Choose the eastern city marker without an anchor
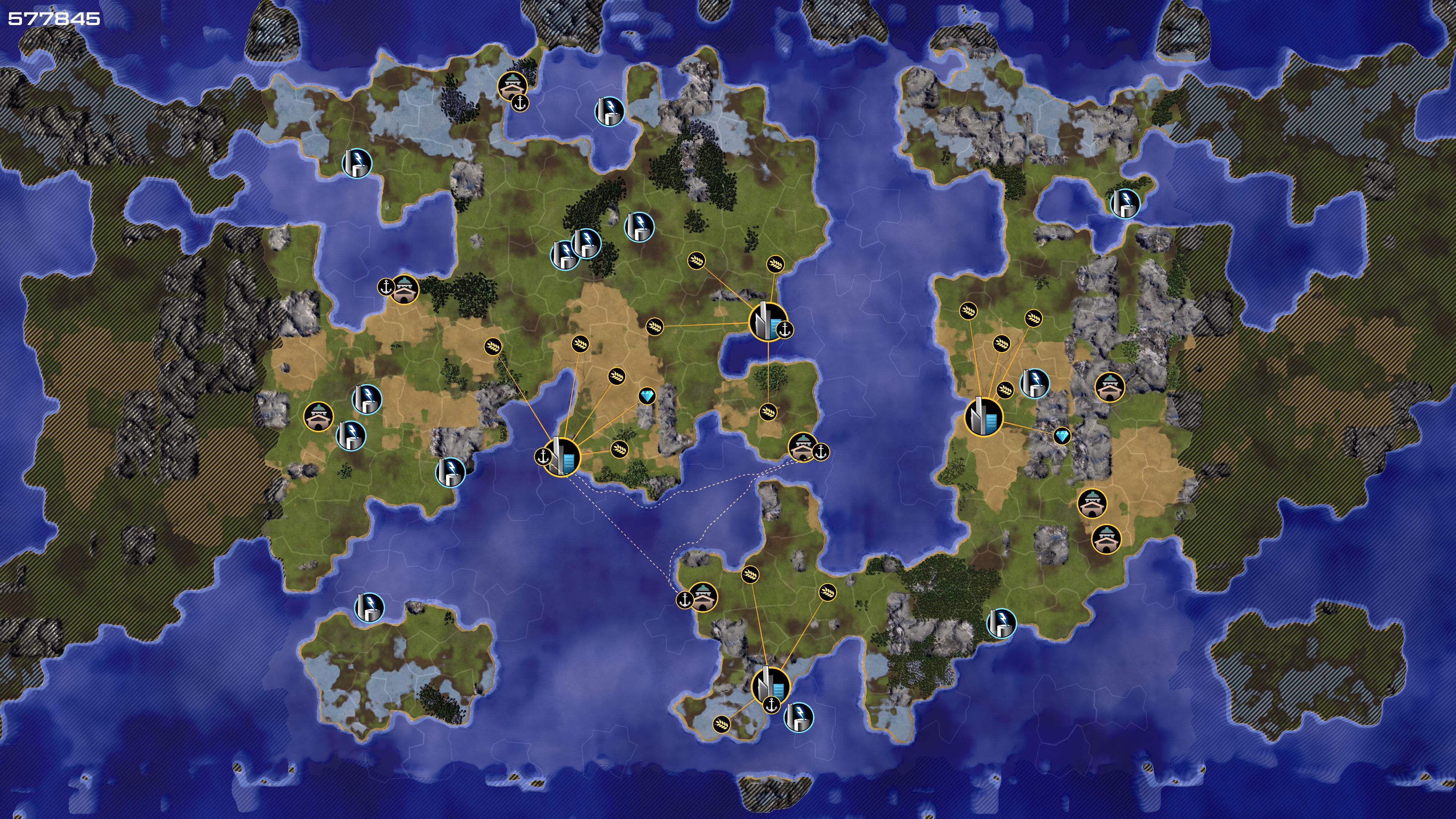1456x819 pixels. (983, 417)
